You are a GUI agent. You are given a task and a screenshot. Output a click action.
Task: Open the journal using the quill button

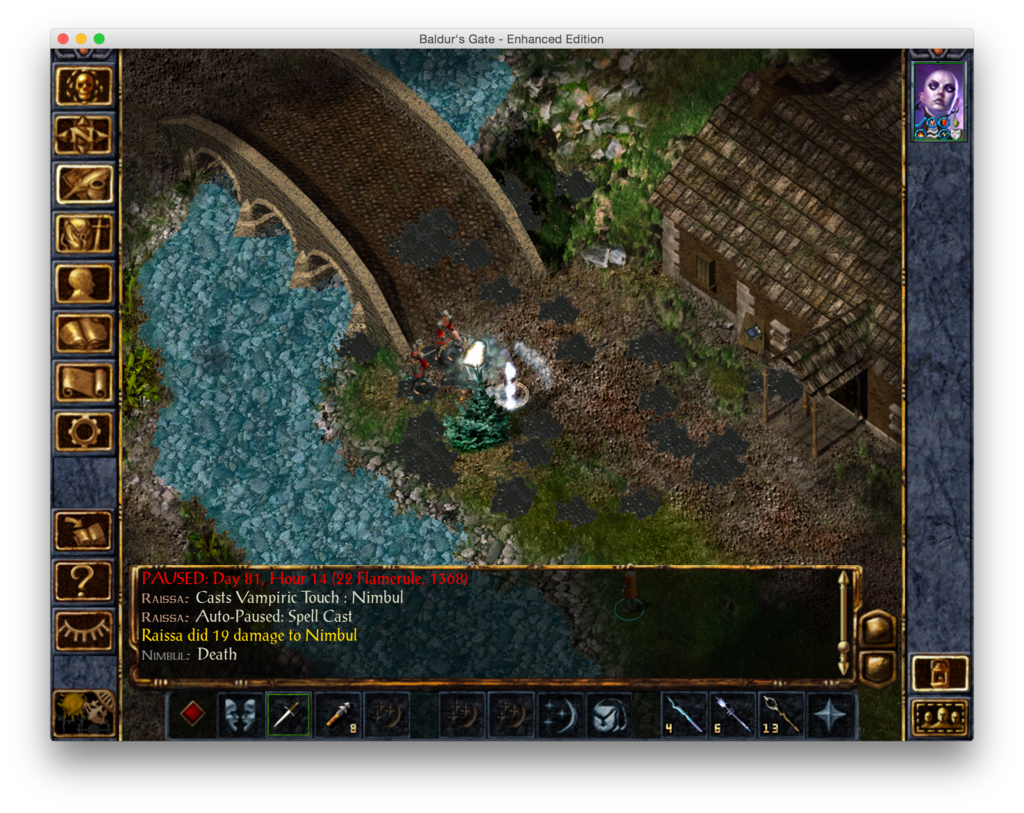click(83, 184)
